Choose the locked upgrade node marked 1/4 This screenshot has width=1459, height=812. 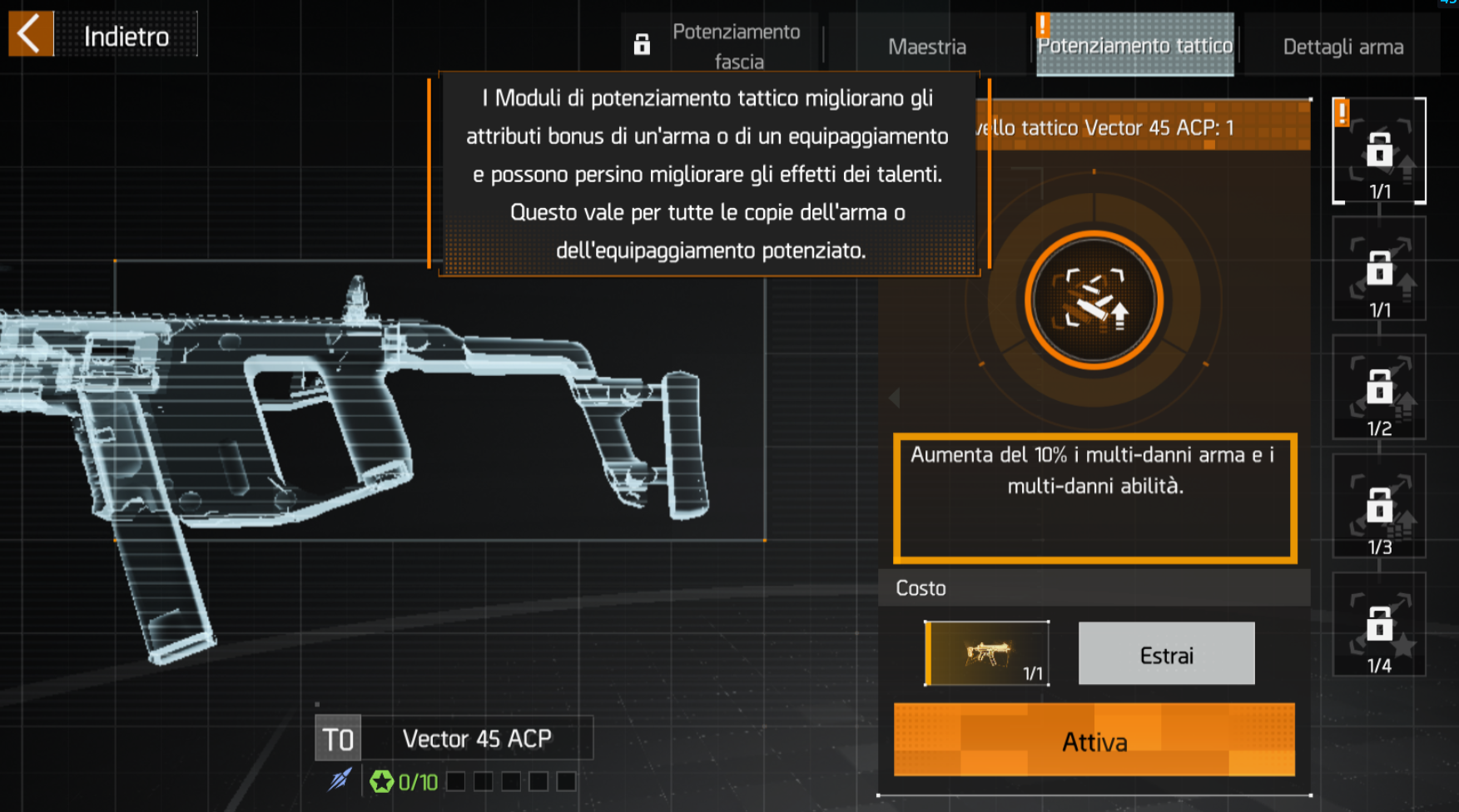tap(1379, 626)
